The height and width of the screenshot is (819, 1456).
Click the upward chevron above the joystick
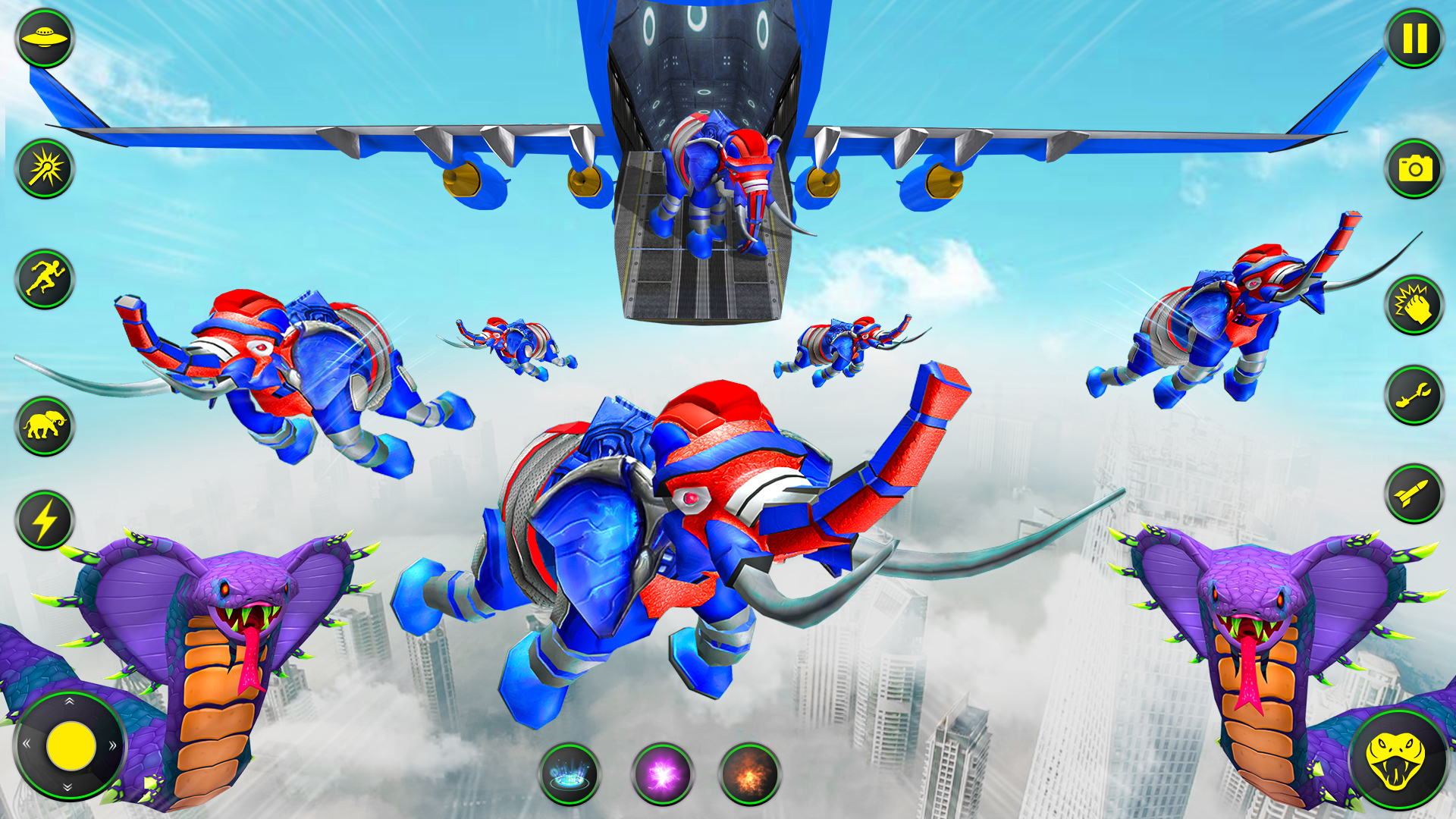(x=69, y=701)
